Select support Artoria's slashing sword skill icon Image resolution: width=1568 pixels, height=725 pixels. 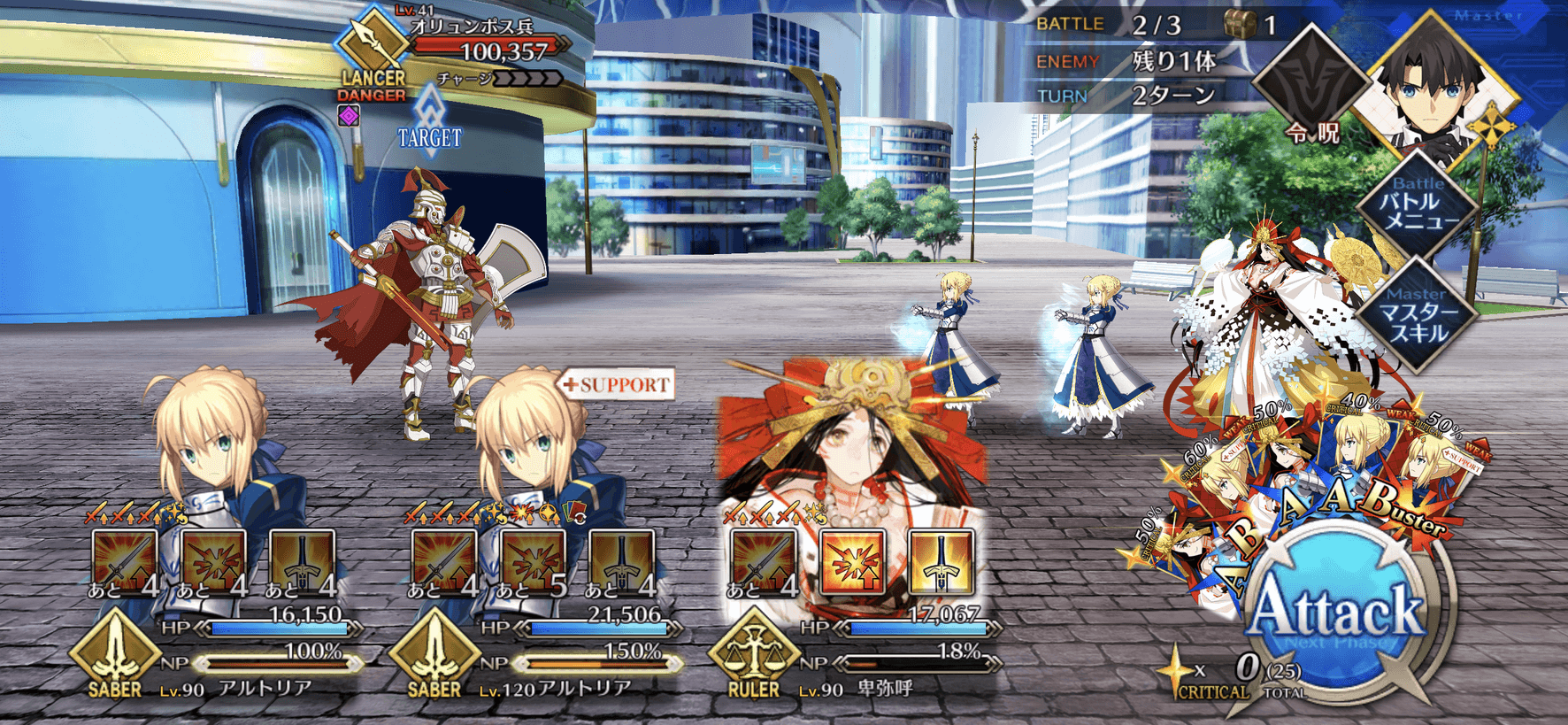point(444,561)
